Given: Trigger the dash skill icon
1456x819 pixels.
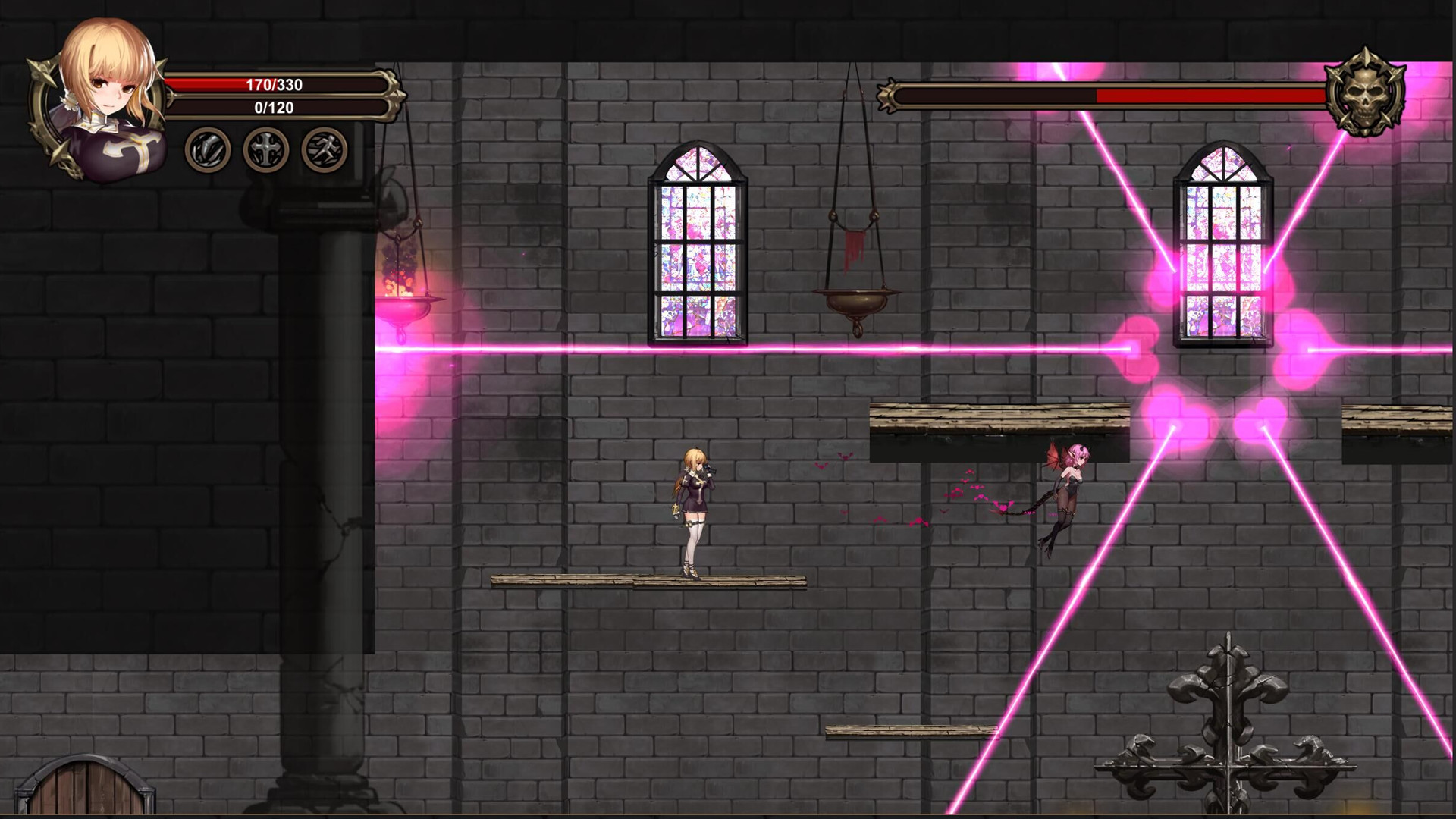Looking at the screenshot, I should point(322,149).
